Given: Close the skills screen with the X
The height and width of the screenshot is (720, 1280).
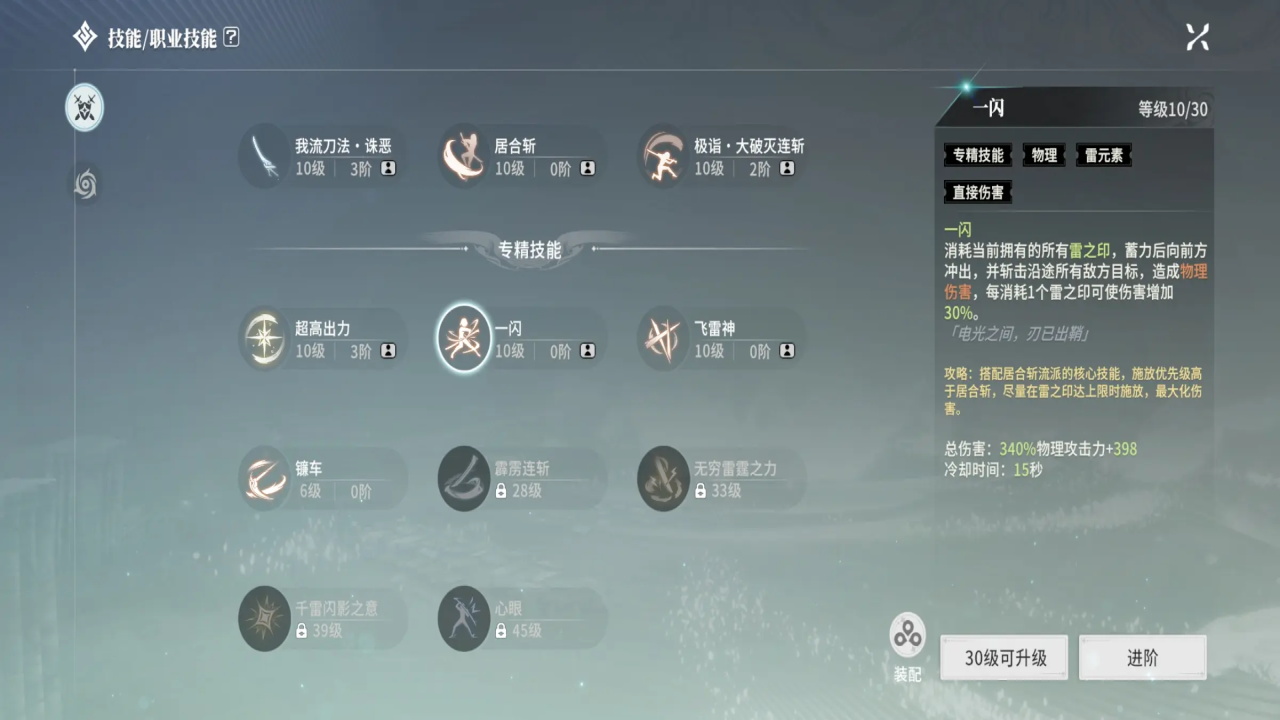Looking at the screenshot, I should (1197, 37).
